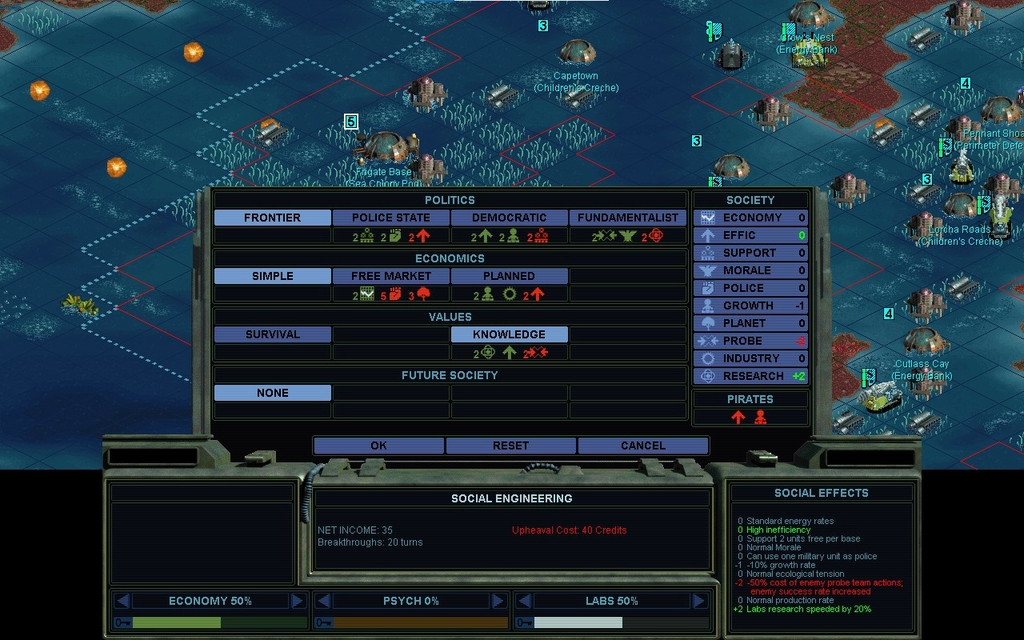Viewport: 1024px width, 640px height.
Task: Raise Psych allocation with right arrow
Action: click(x=498, y=601)
